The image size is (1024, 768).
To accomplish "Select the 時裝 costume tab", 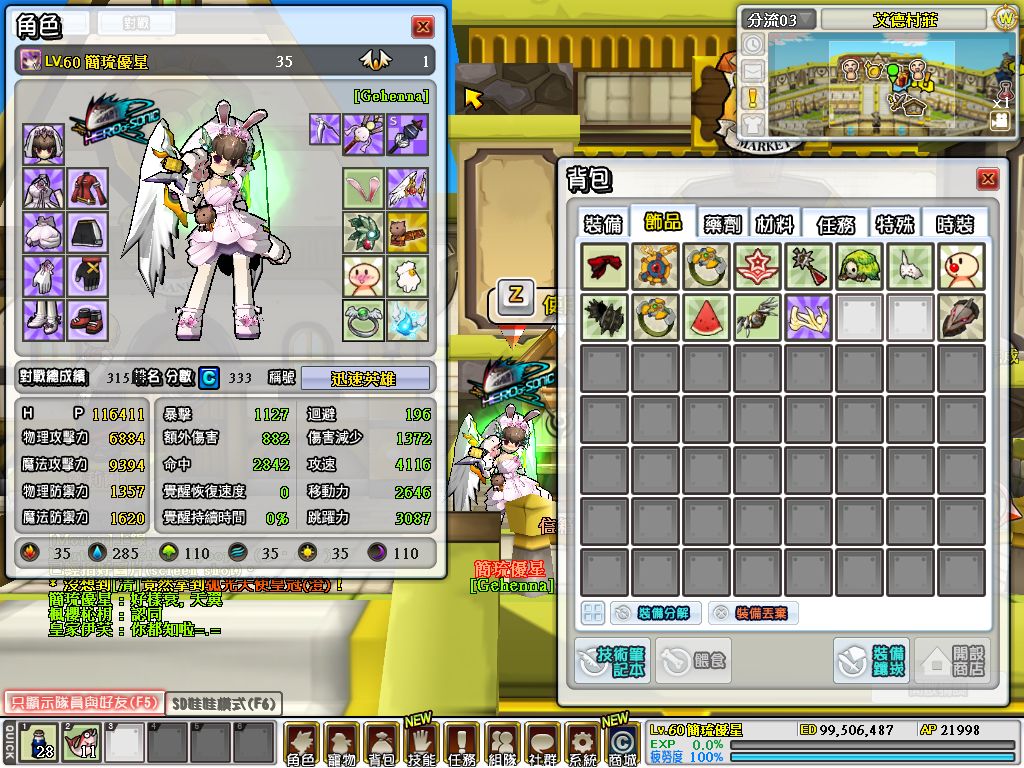I will pyautogui.click(x=955, y=223).
